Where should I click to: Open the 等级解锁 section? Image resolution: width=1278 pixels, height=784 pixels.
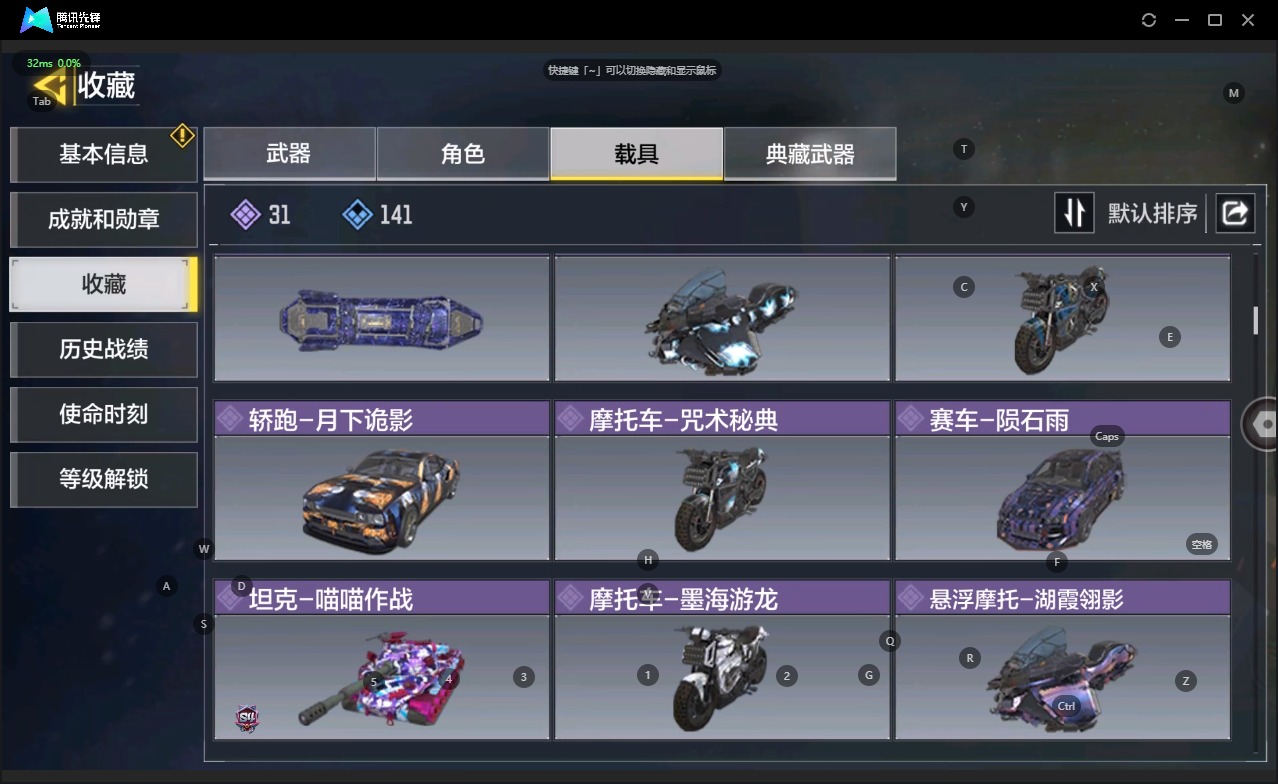coord(103,479)
